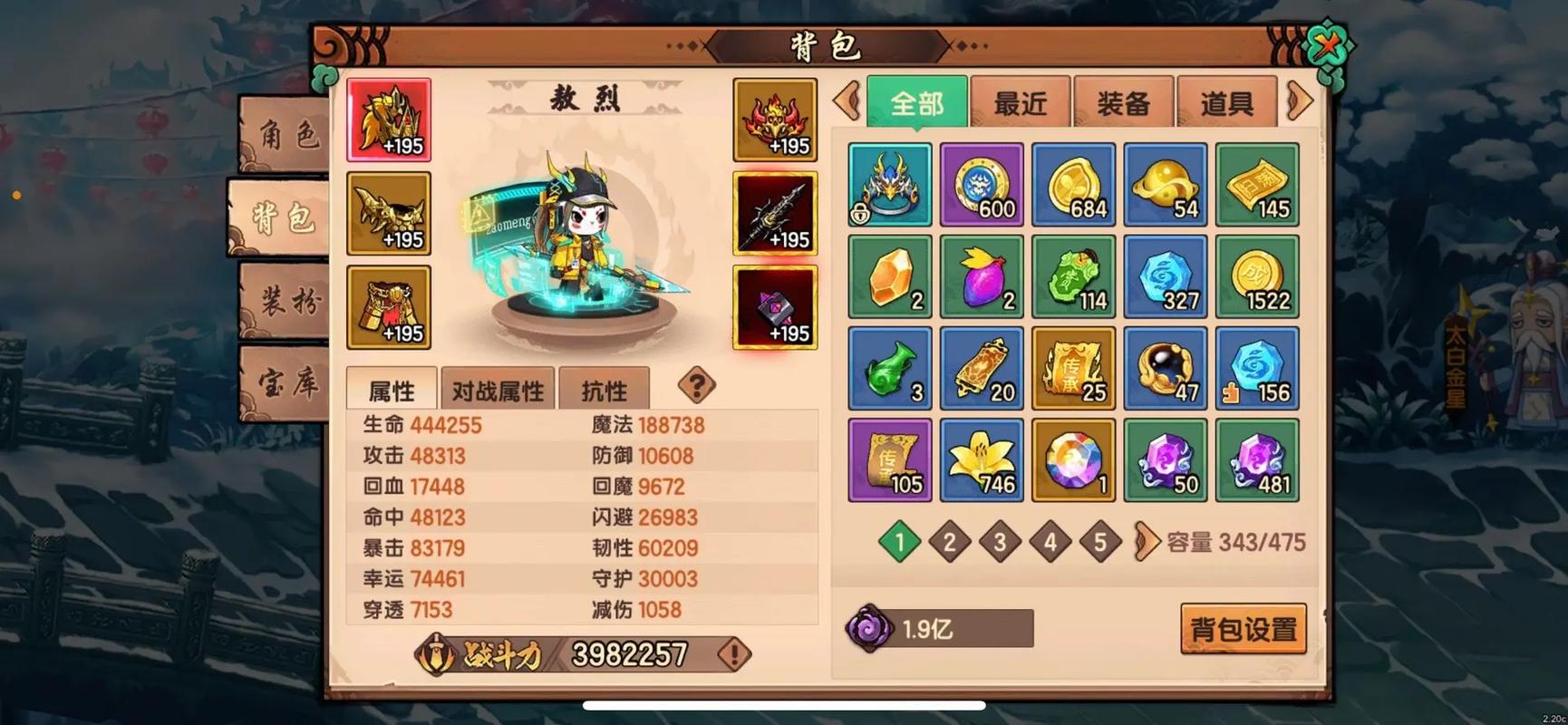Image resolution: width=1568 pixels, height=725 pixels.
Task: Click the warning icon next to 战斗力 value
Action: coord(733,652)
